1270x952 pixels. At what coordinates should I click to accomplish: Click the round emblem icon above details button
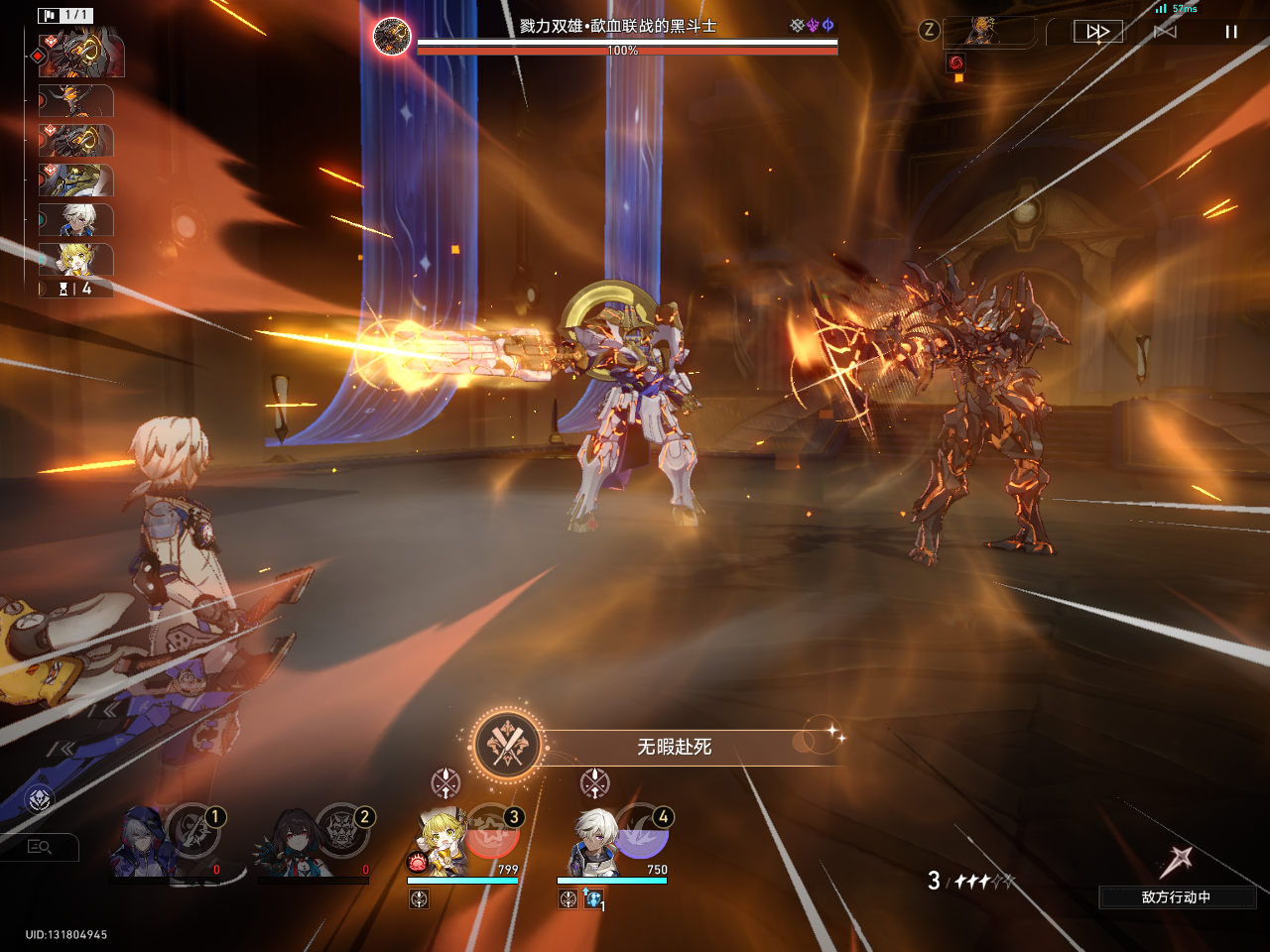(39, 798)
